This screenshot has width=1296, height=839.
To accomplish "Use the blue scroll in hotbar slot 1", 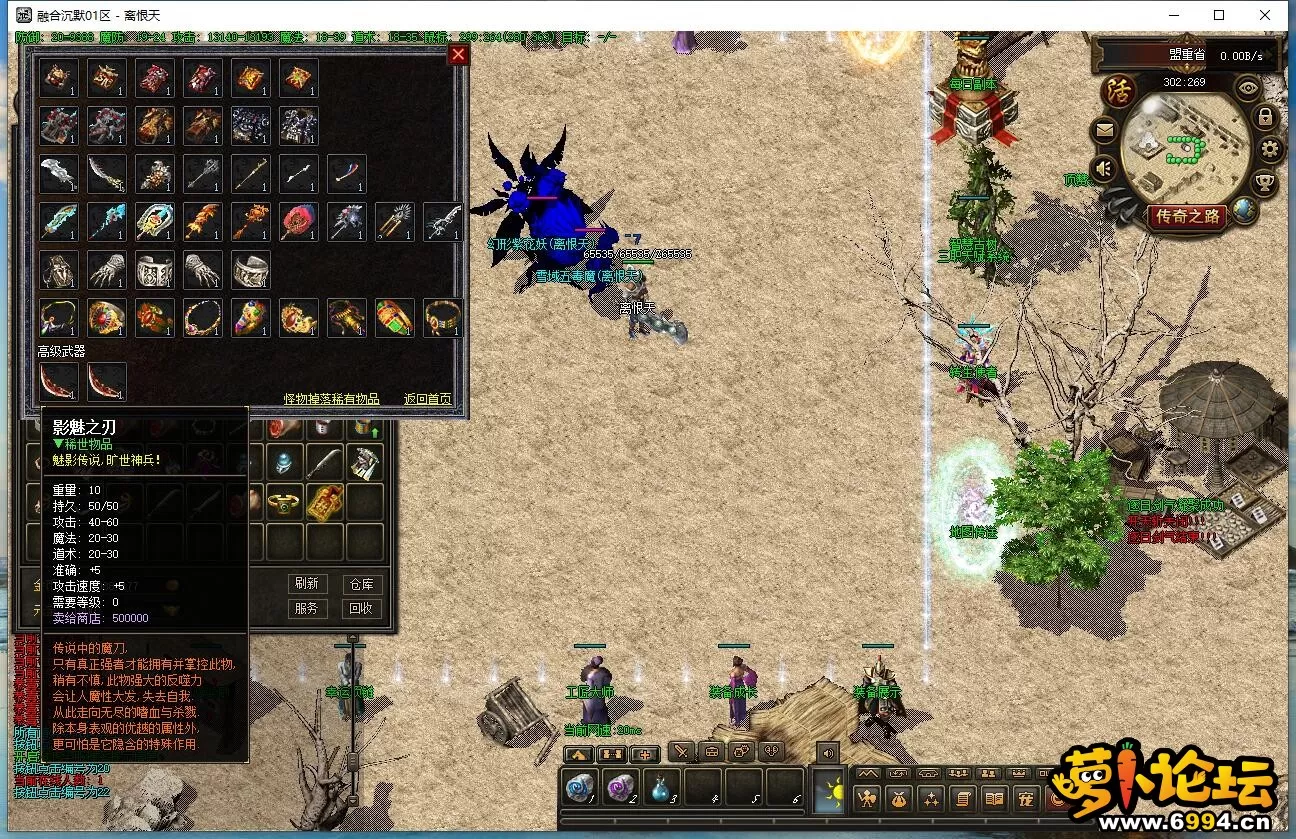I will coord(580,787).
